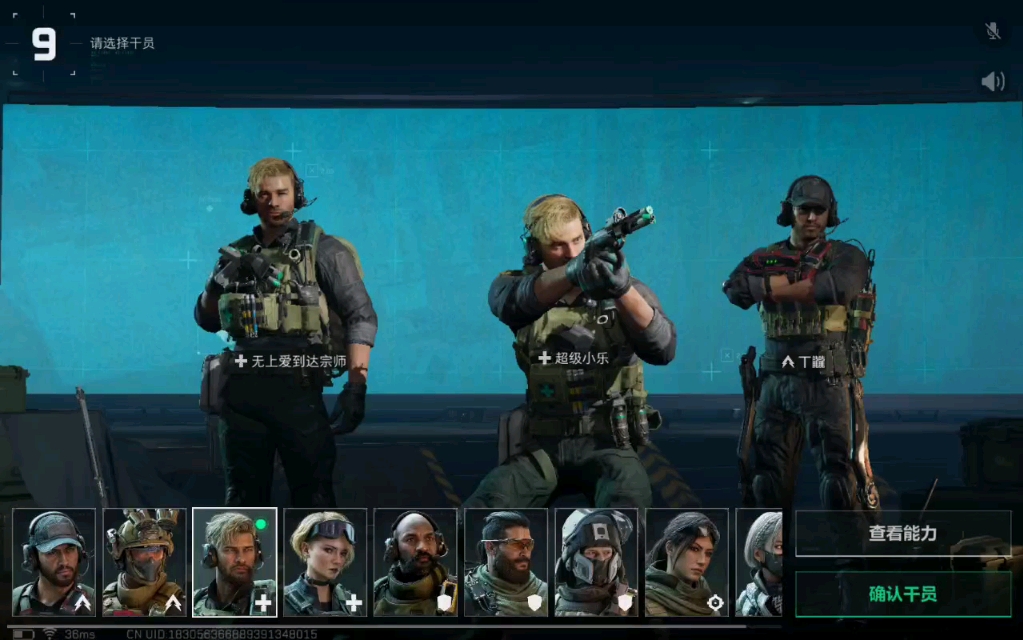Toggle the speaker sound icon
The width and height of the screenshot is (1023, 640).
click(993, 82)
